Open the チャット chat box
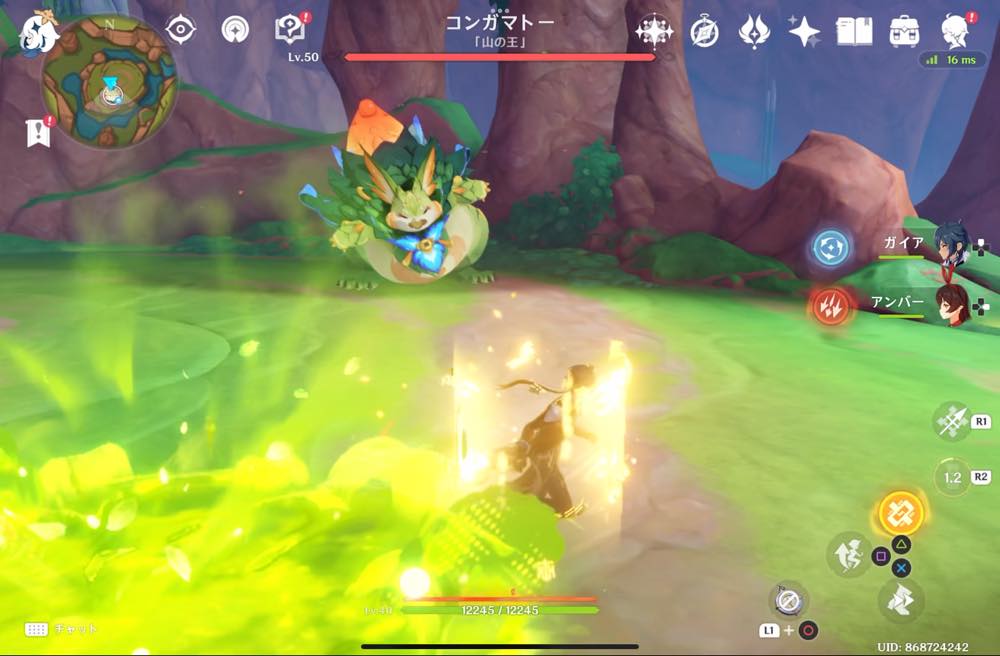Image resolution: width=1000 pixels, height=656 pixels. (x=62, y=629)
